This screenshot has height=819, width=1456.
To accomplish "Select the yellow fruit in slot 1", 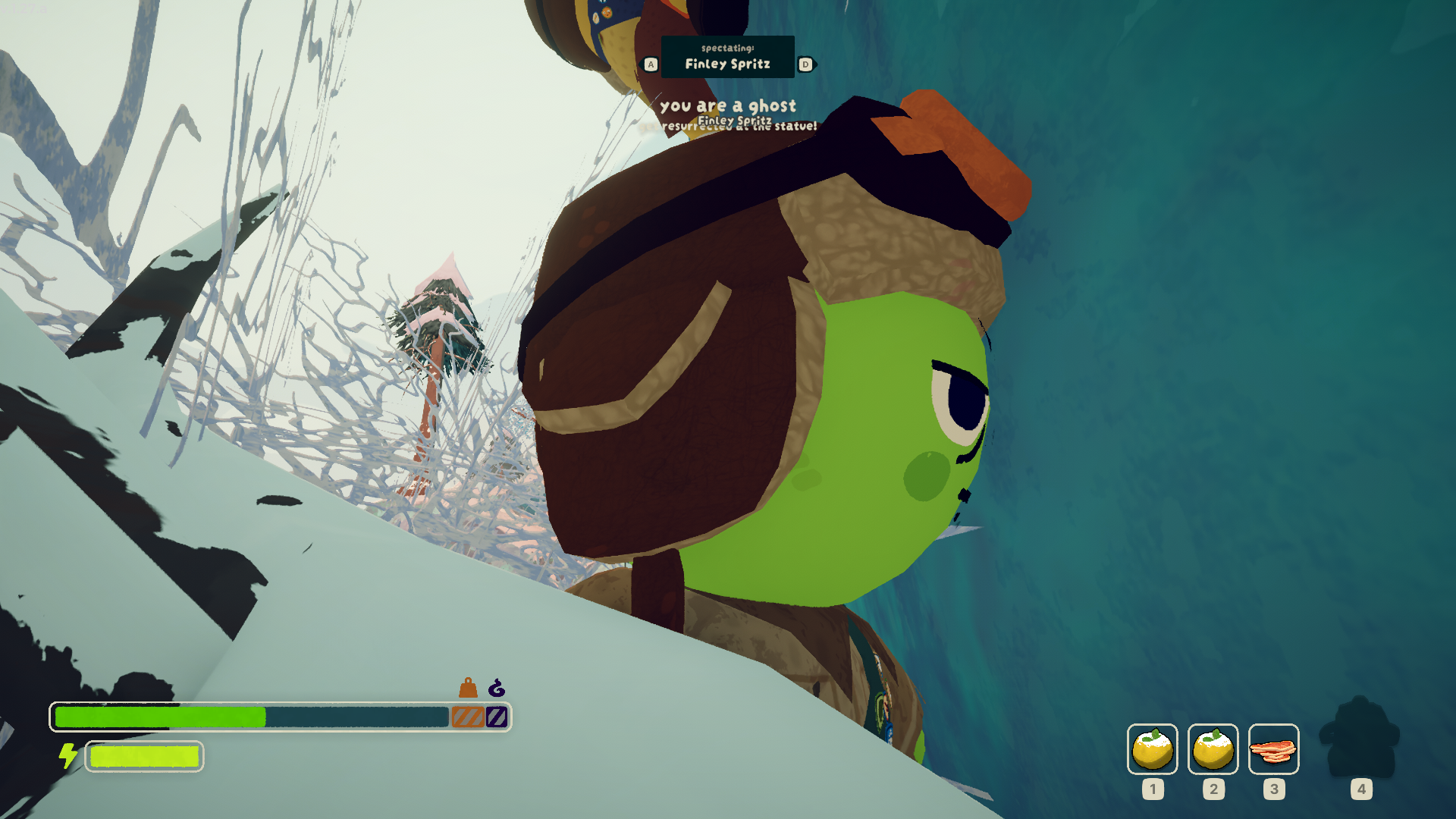I will 1152,748.
